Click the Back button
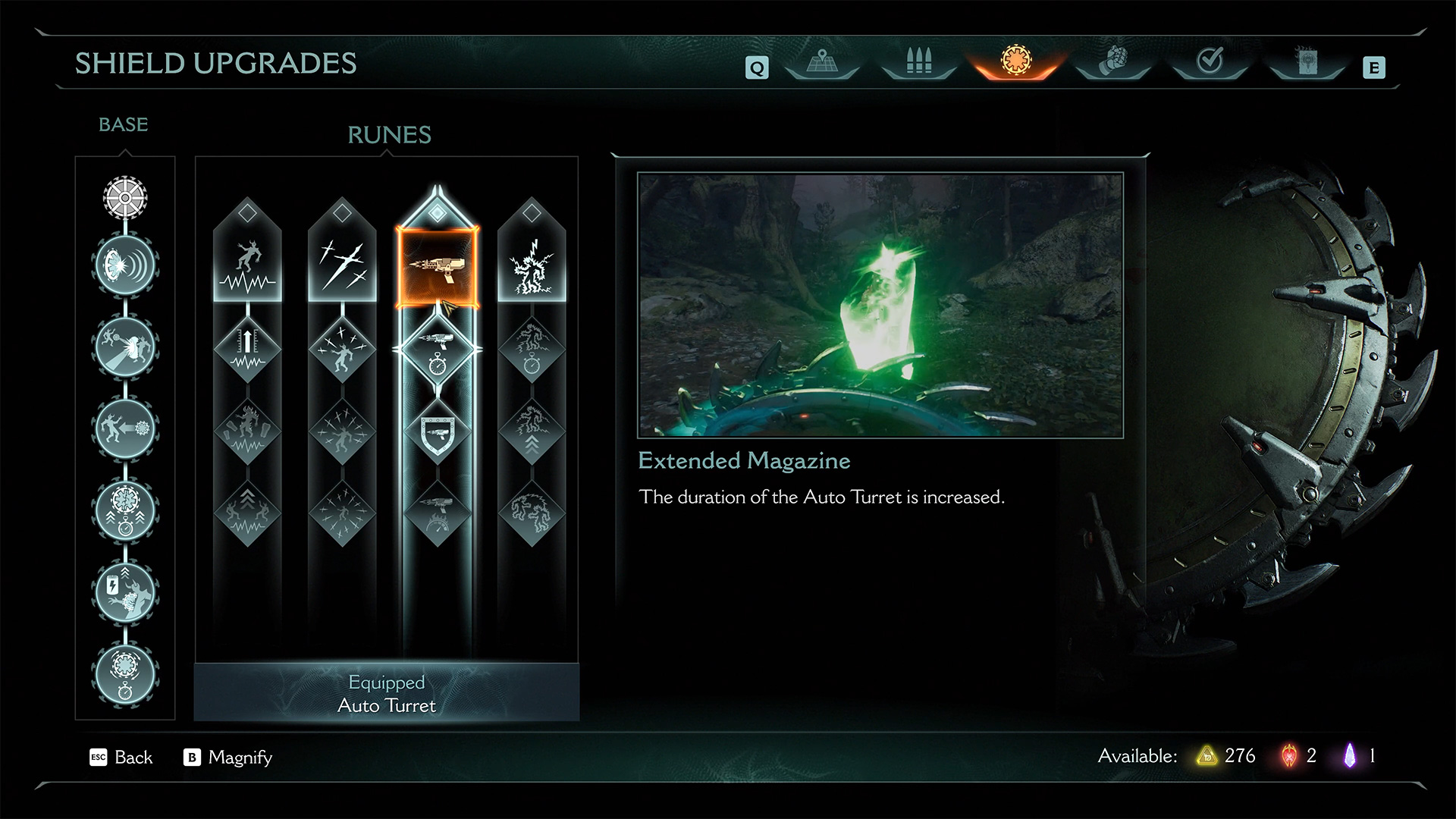Viewport: 1456px width, 819px height. tap(121, 757)
